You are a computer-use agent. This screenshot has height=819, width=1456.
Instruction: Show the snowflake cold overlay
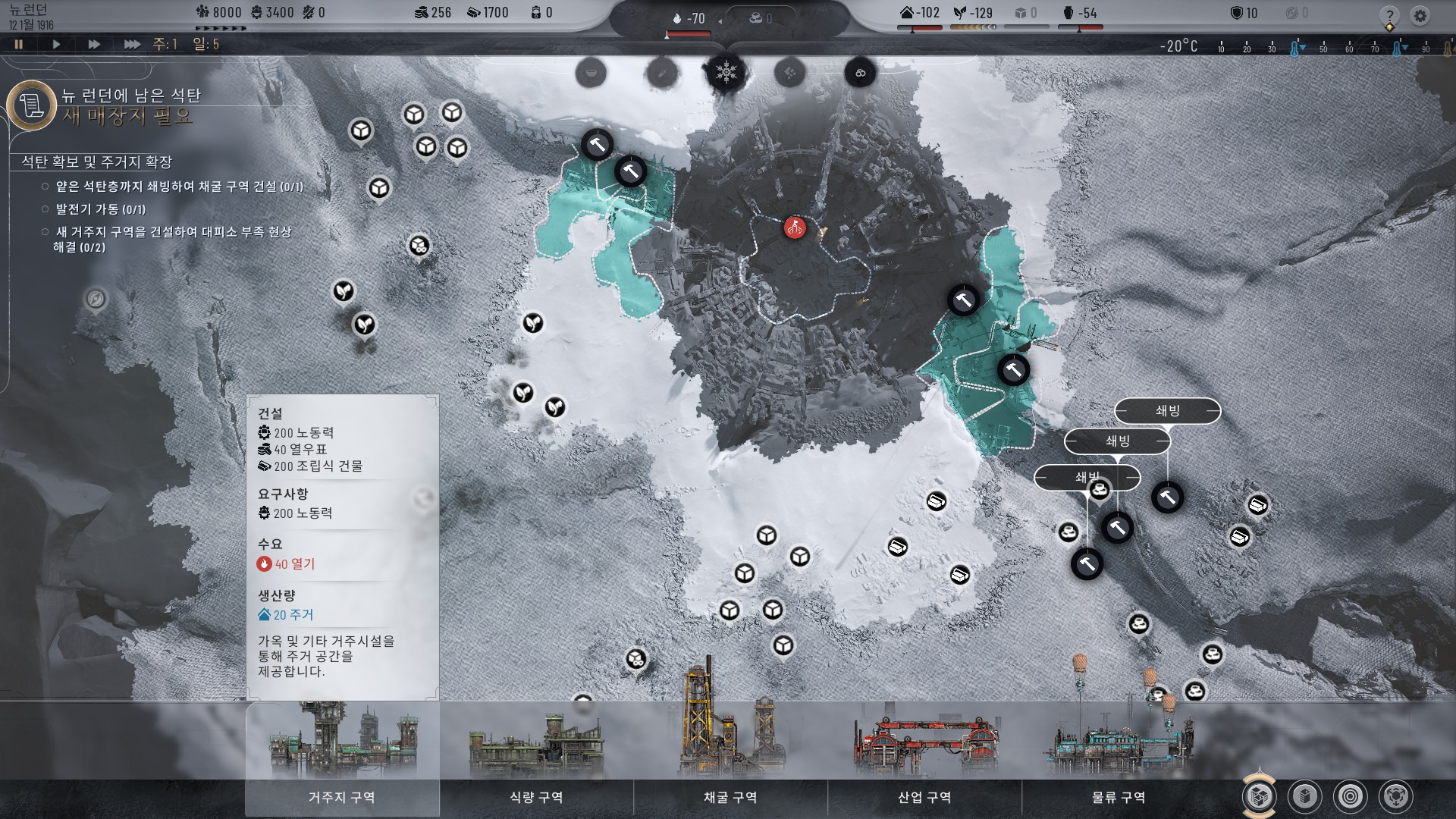[726, 74]
